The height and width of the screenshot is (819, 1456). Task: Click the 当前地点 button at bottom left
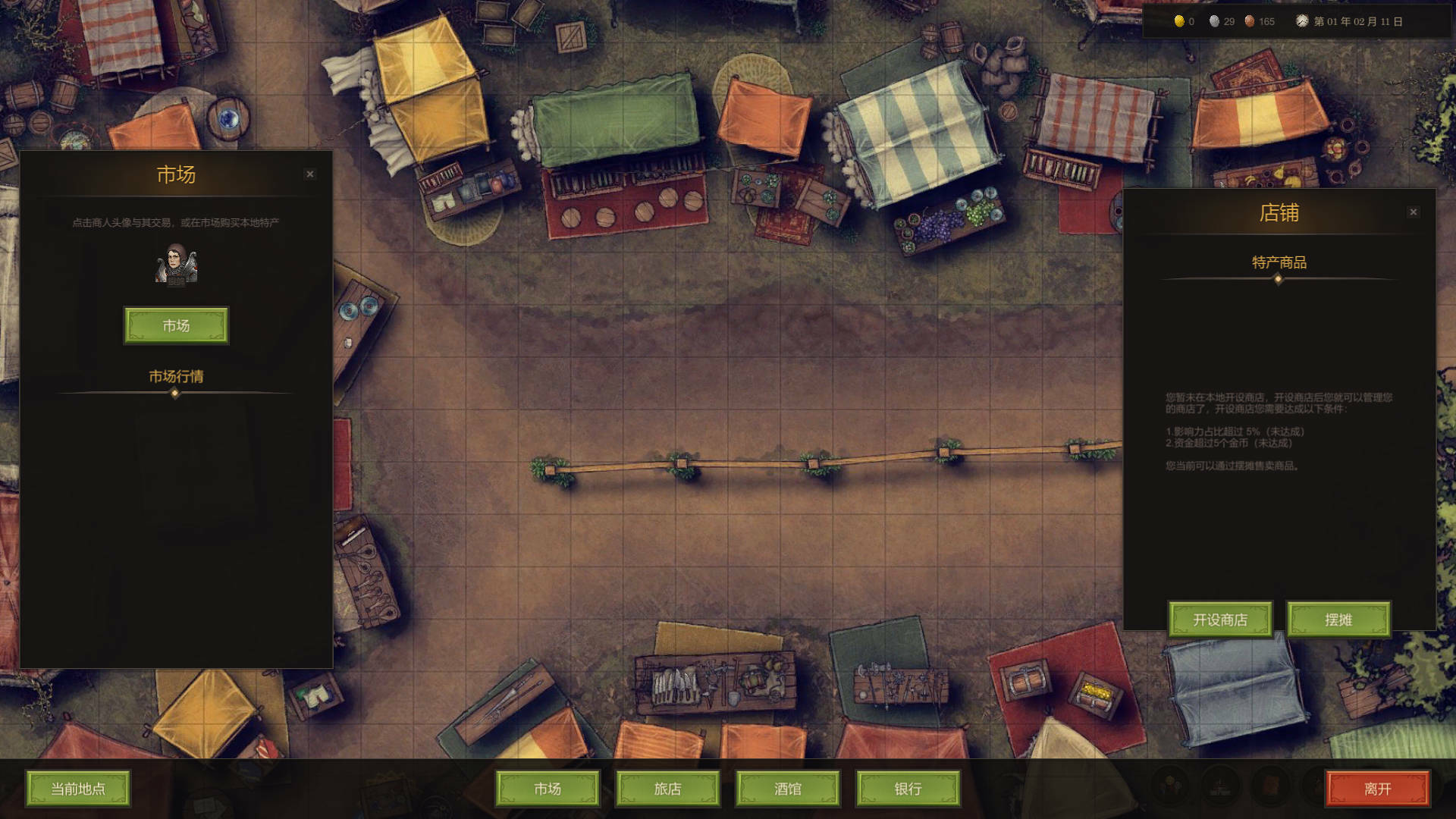click(x=78, y=789)
